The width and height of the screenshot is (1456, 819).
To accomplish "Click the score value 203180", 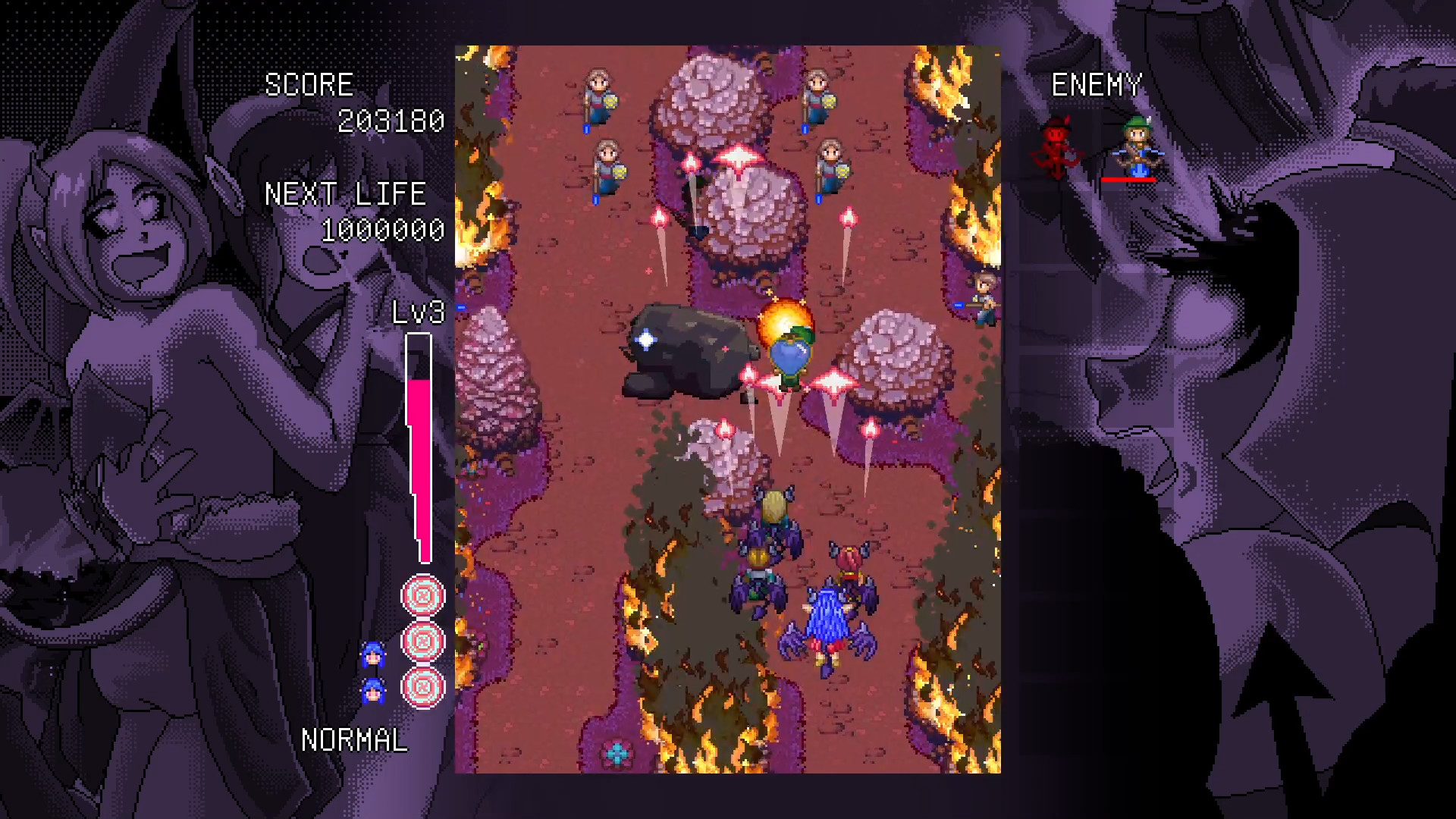I will [x=393, y=120].
